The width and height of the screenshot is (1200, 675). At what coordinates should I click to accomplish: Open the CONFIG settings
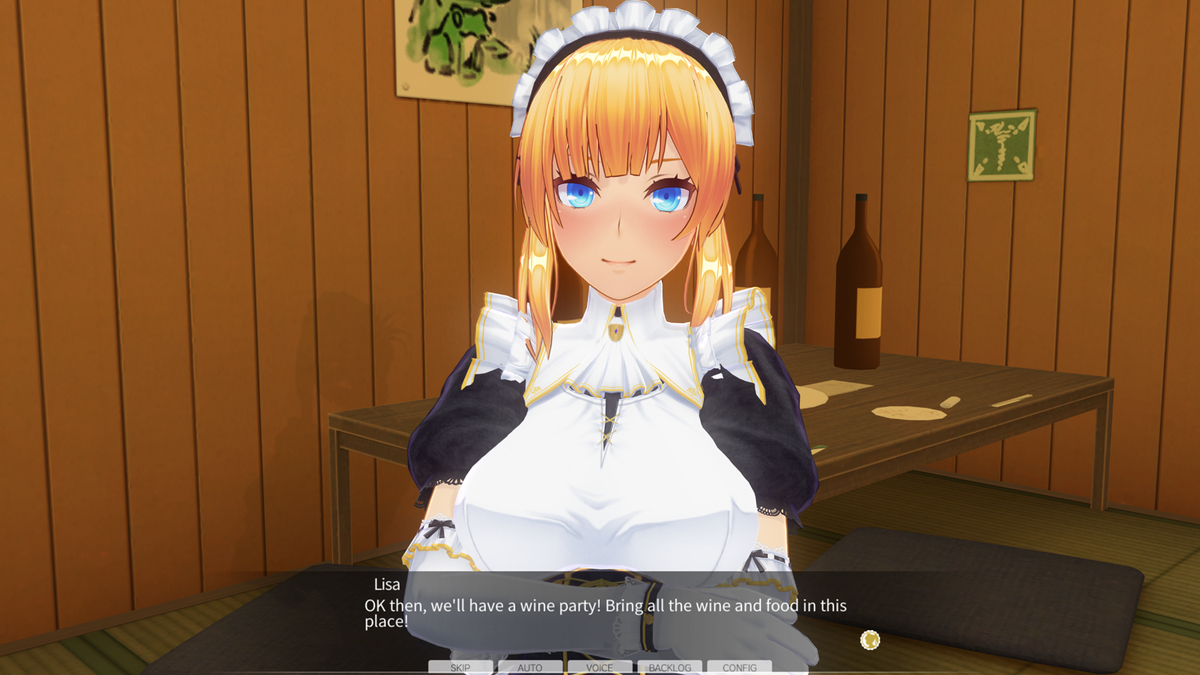click(x=739, y=667)
